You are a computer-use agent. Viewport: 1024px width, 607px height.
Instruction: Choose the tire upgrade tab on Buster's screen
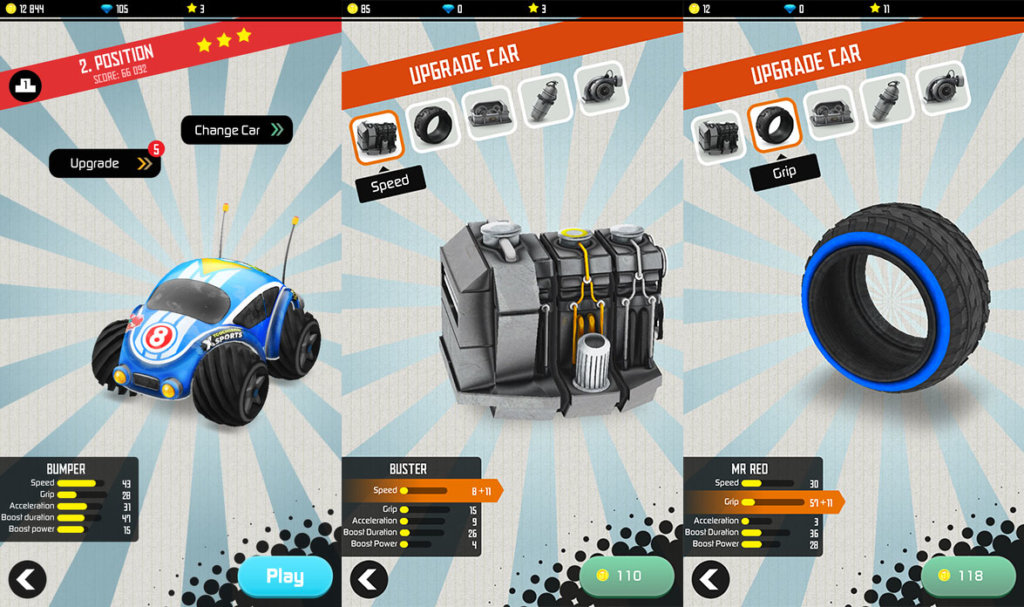[x=433, y=122]
